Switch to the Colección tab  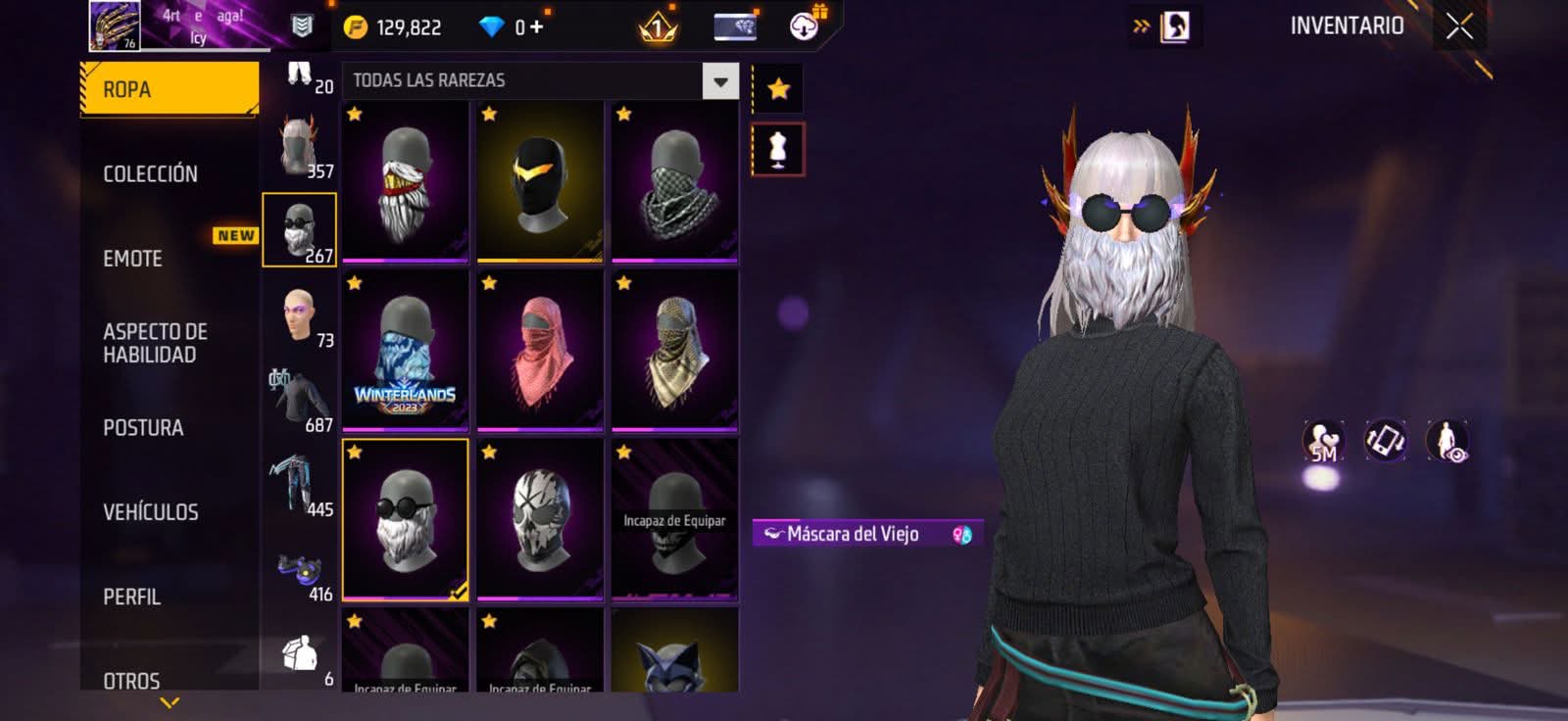point(151,173)
